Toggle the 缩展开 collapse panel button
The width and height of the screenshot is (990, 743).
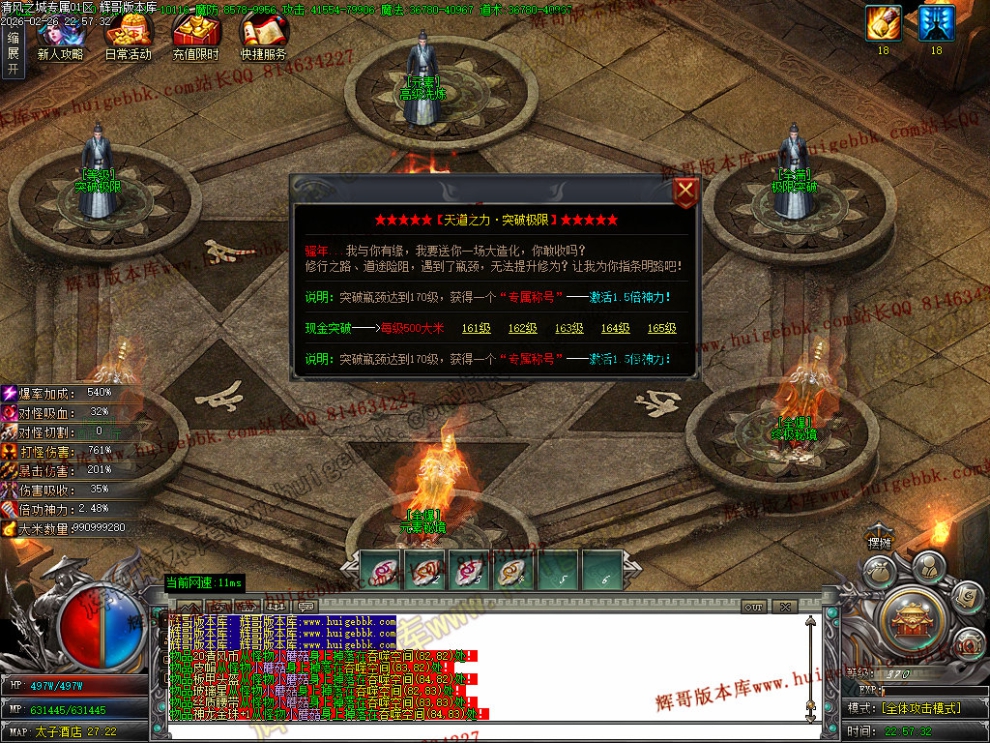[x=12, y=53]
